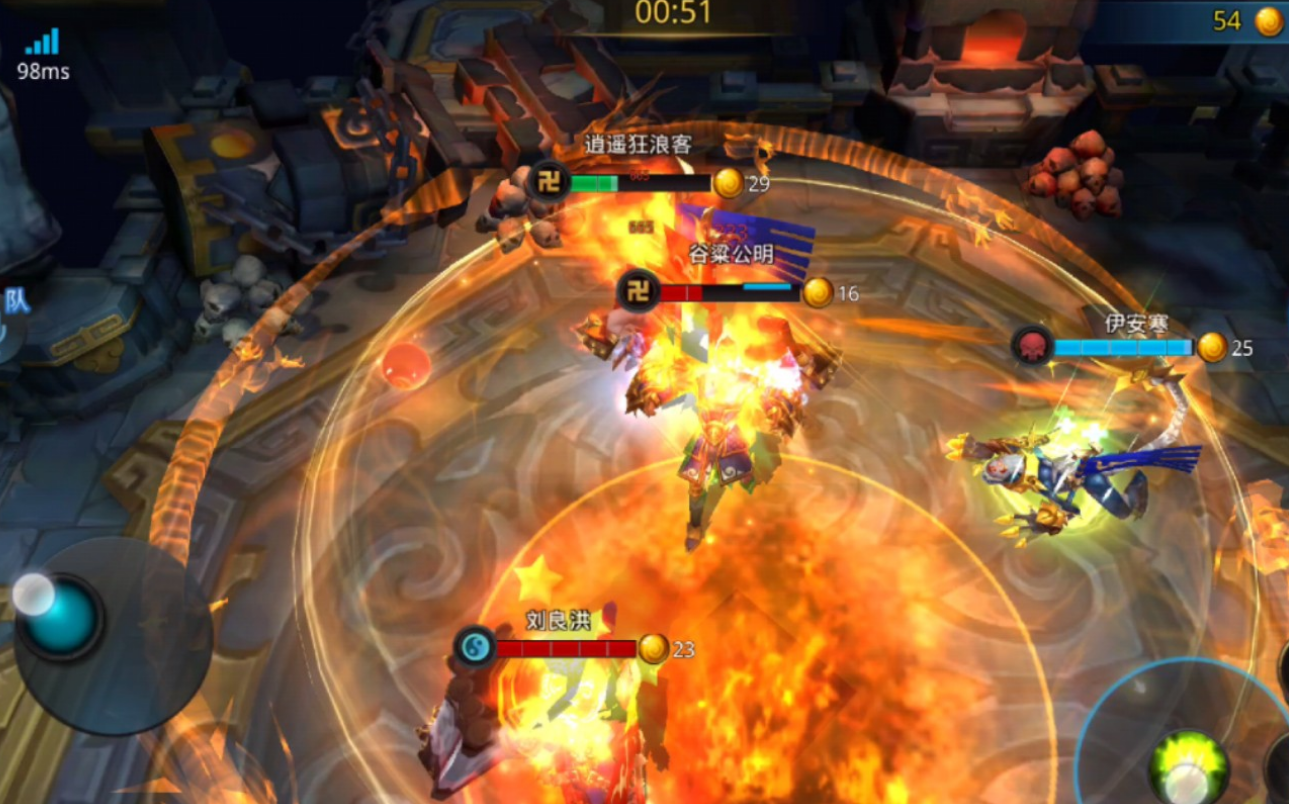The image size is (1289, 804).
Task: Tap the teal virtual movement joystick
Action: tap(62, 617)
